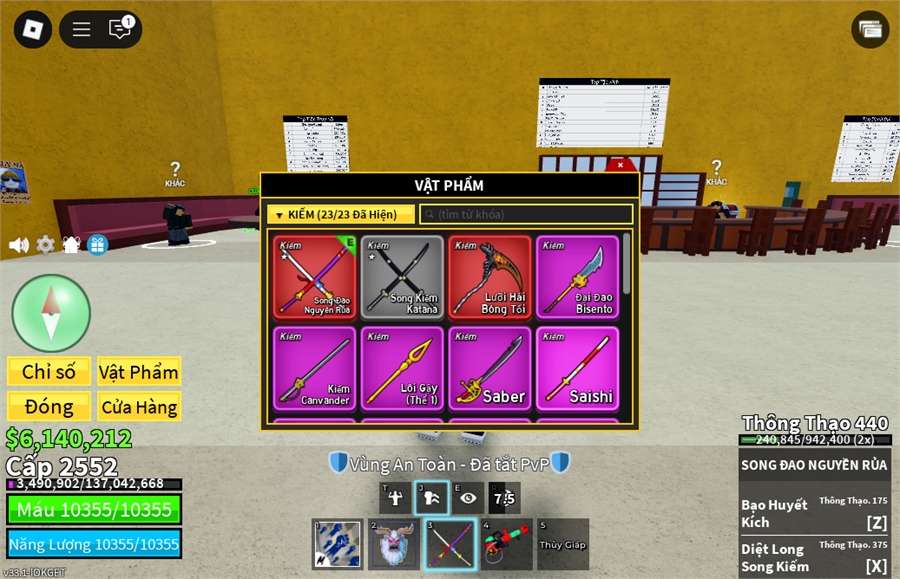Choose the Lưỡi Hái Bóng Tối scythe
The height and width of the screenshot is (579, 900).
(489, 277)
